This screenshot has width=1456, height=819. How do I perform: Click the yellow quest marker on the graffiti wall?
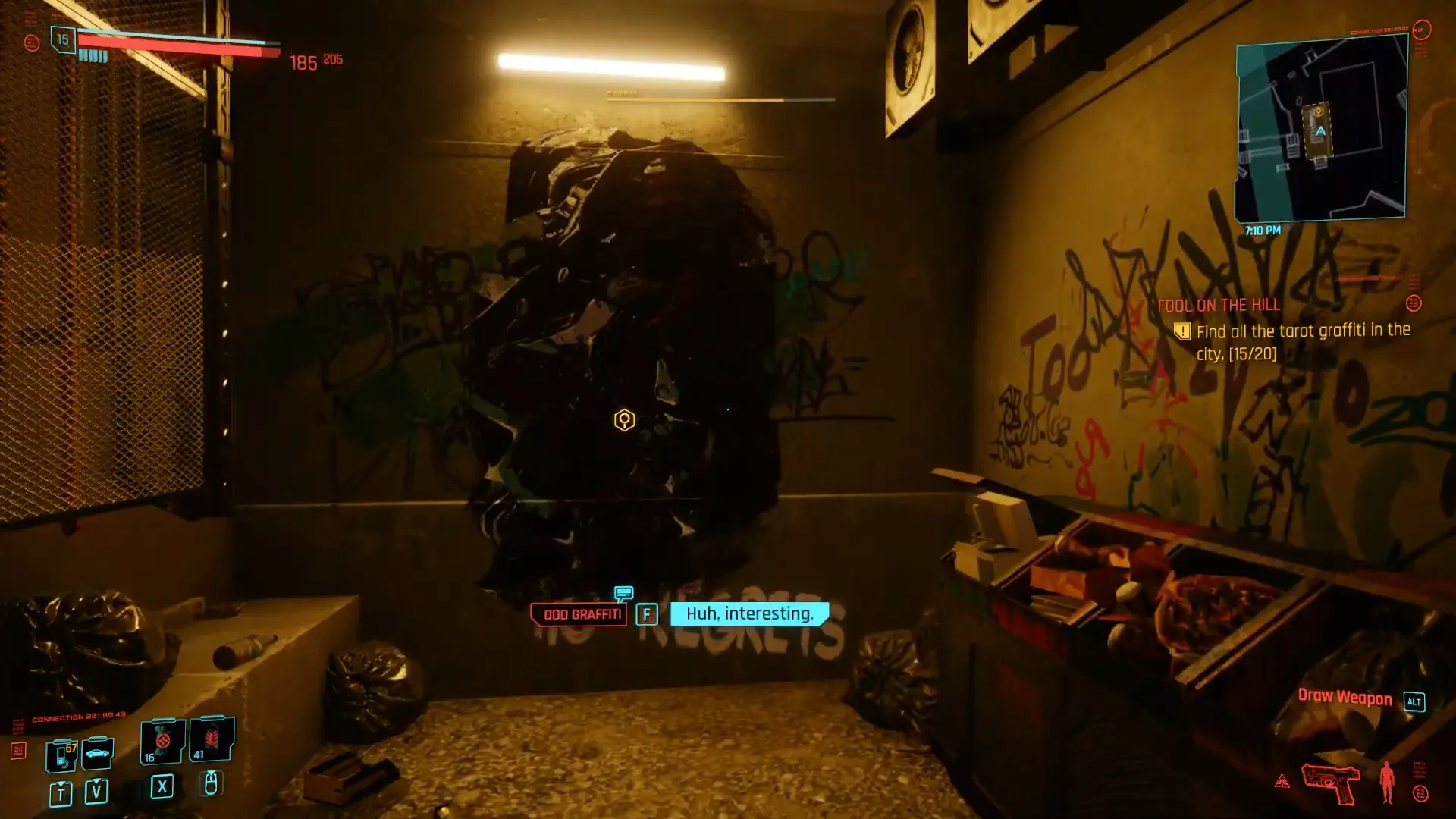click(623, 421)
